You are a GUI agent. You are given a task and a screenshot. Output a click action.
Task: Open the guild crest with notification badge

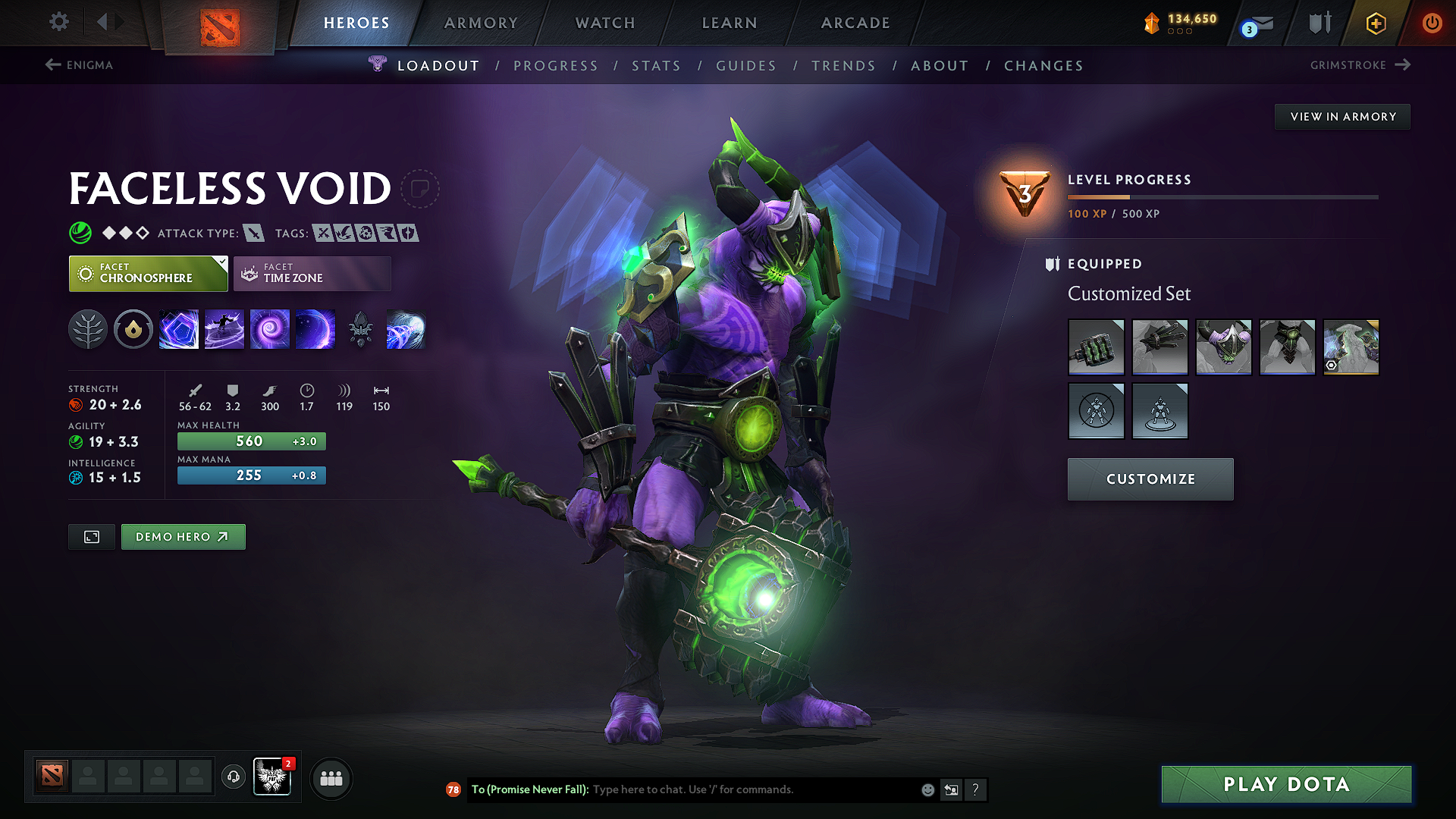click(272, 777)
